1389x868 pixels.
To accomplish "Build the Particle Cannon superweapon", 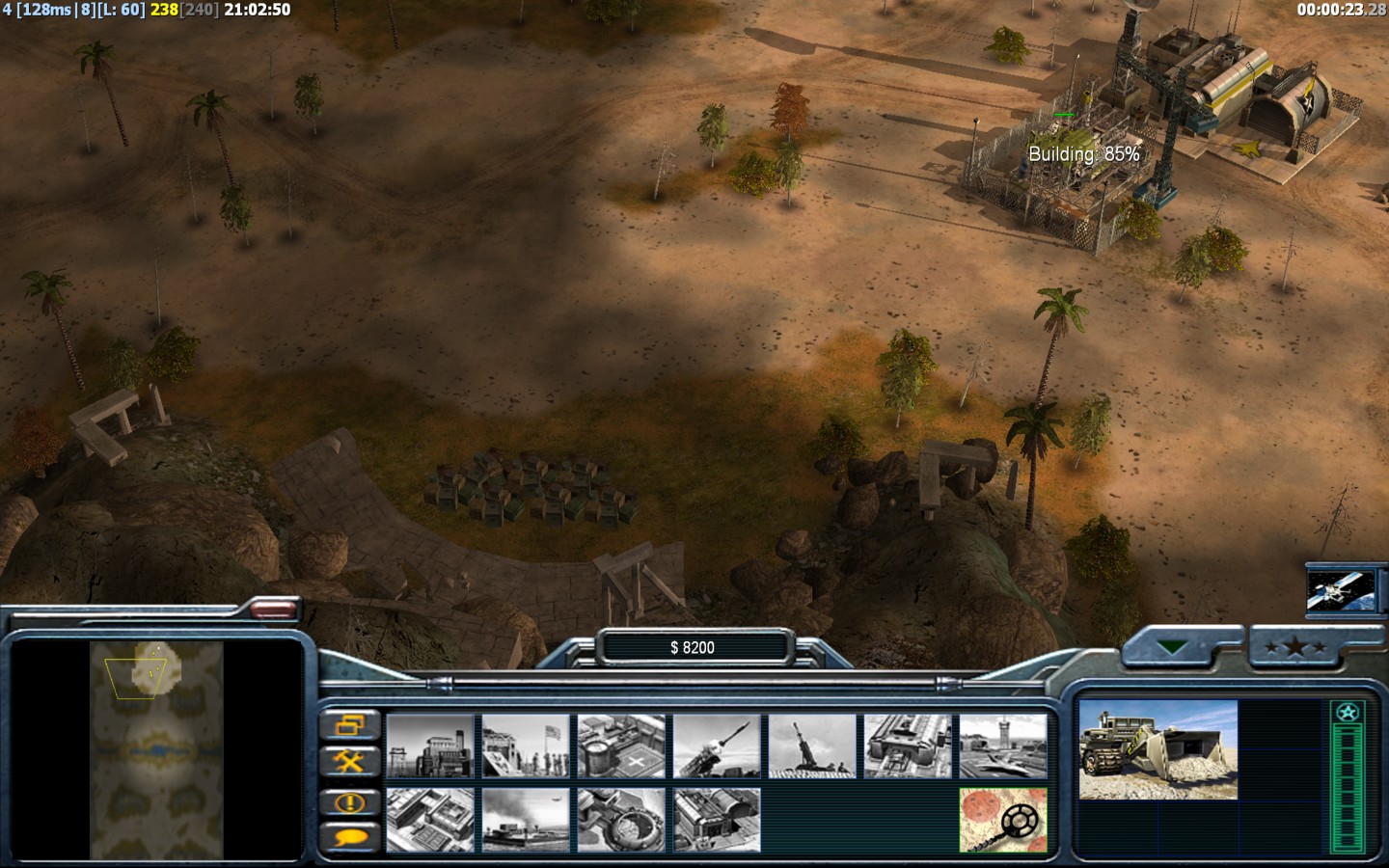I will [621, 820].
